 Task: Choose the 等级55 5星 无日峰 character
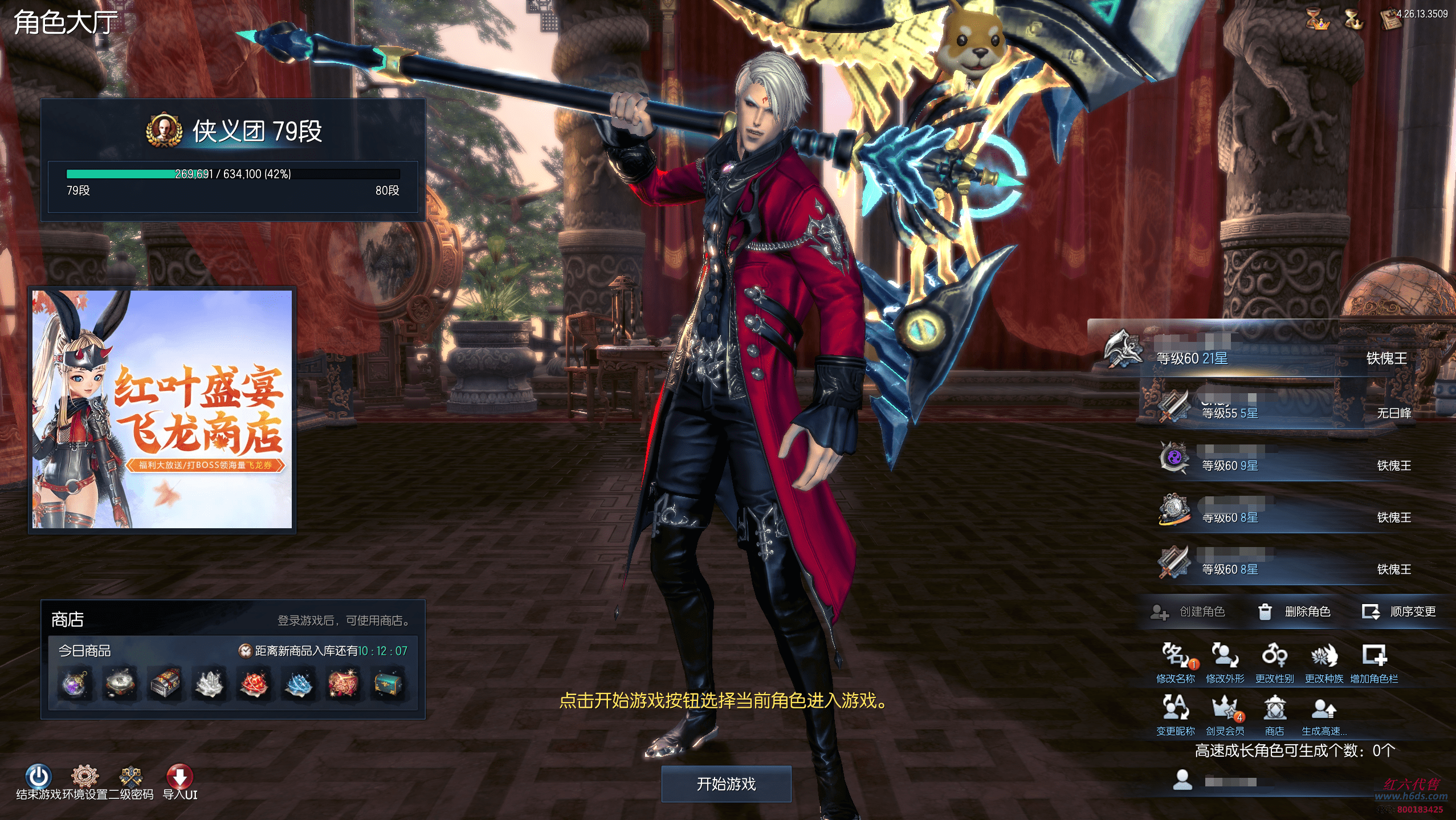pyautogui.click(x=1282, y=408)
